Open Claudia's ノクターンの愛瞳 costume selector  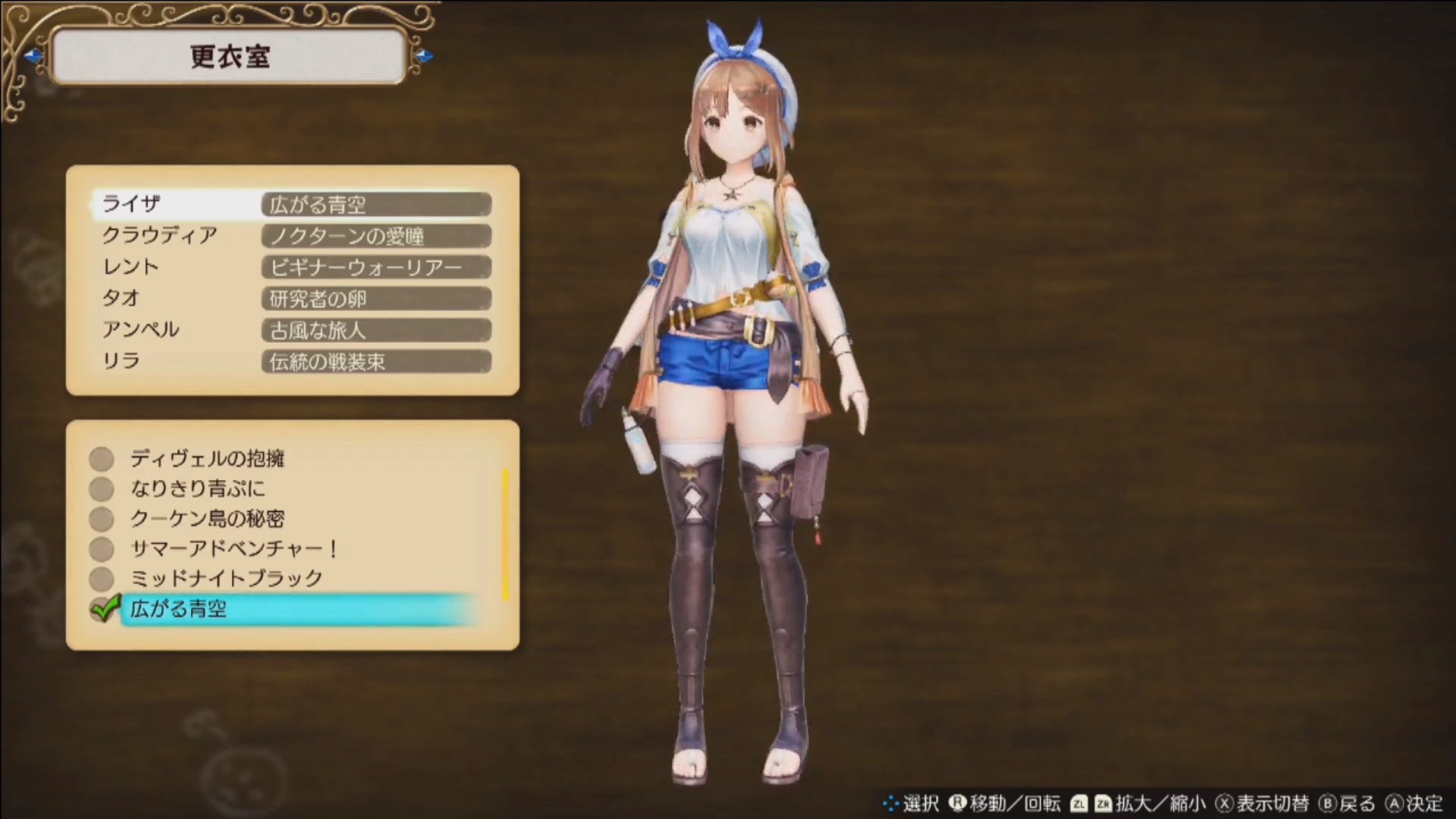coord(375,236)
